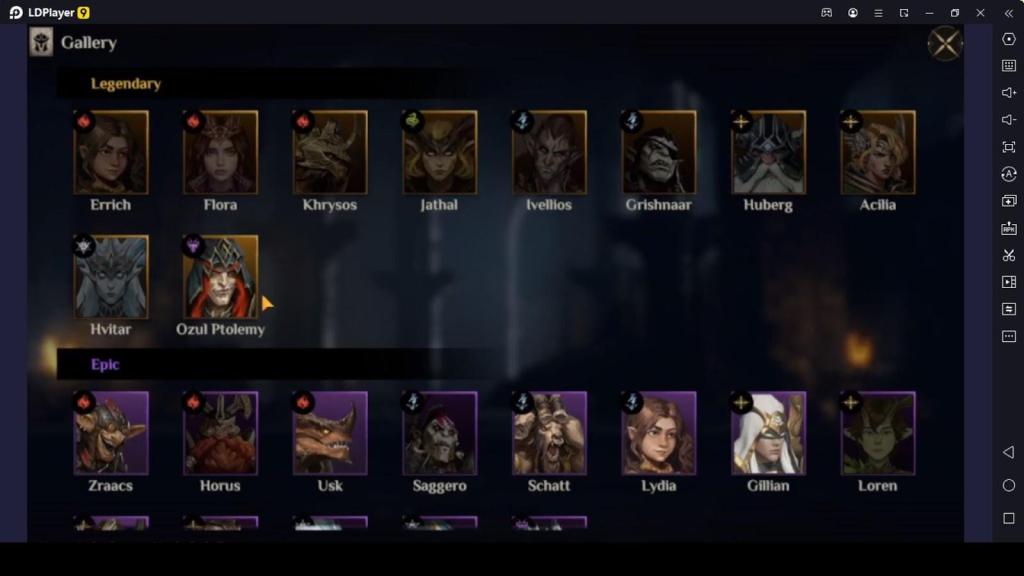
Task: Choose the Huberg armored hero
Action: [x=768, y=153]
